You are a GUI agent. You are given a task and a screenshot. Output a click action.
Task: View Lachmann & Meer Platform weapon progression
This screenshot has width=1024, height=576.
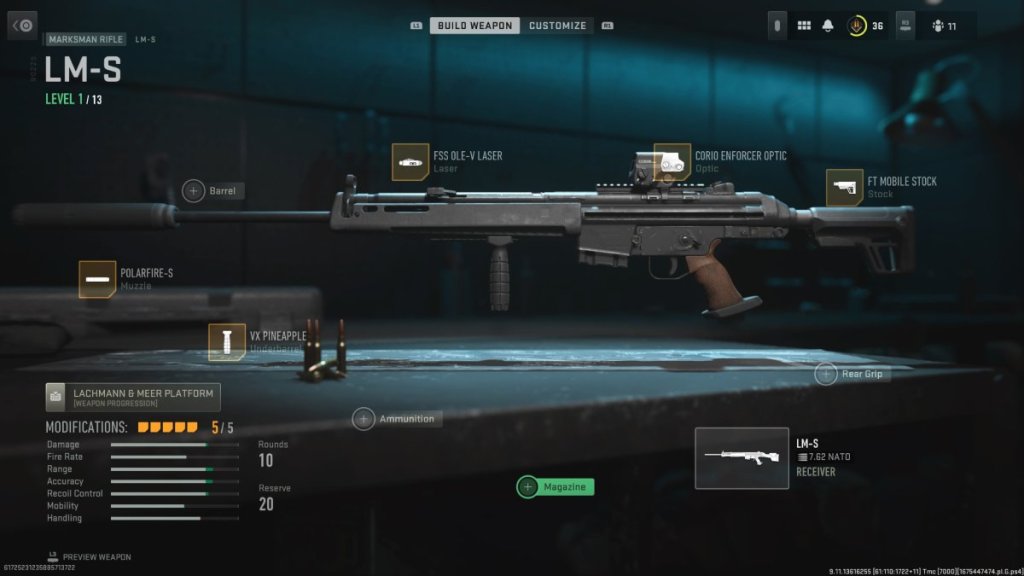[133, 397]
